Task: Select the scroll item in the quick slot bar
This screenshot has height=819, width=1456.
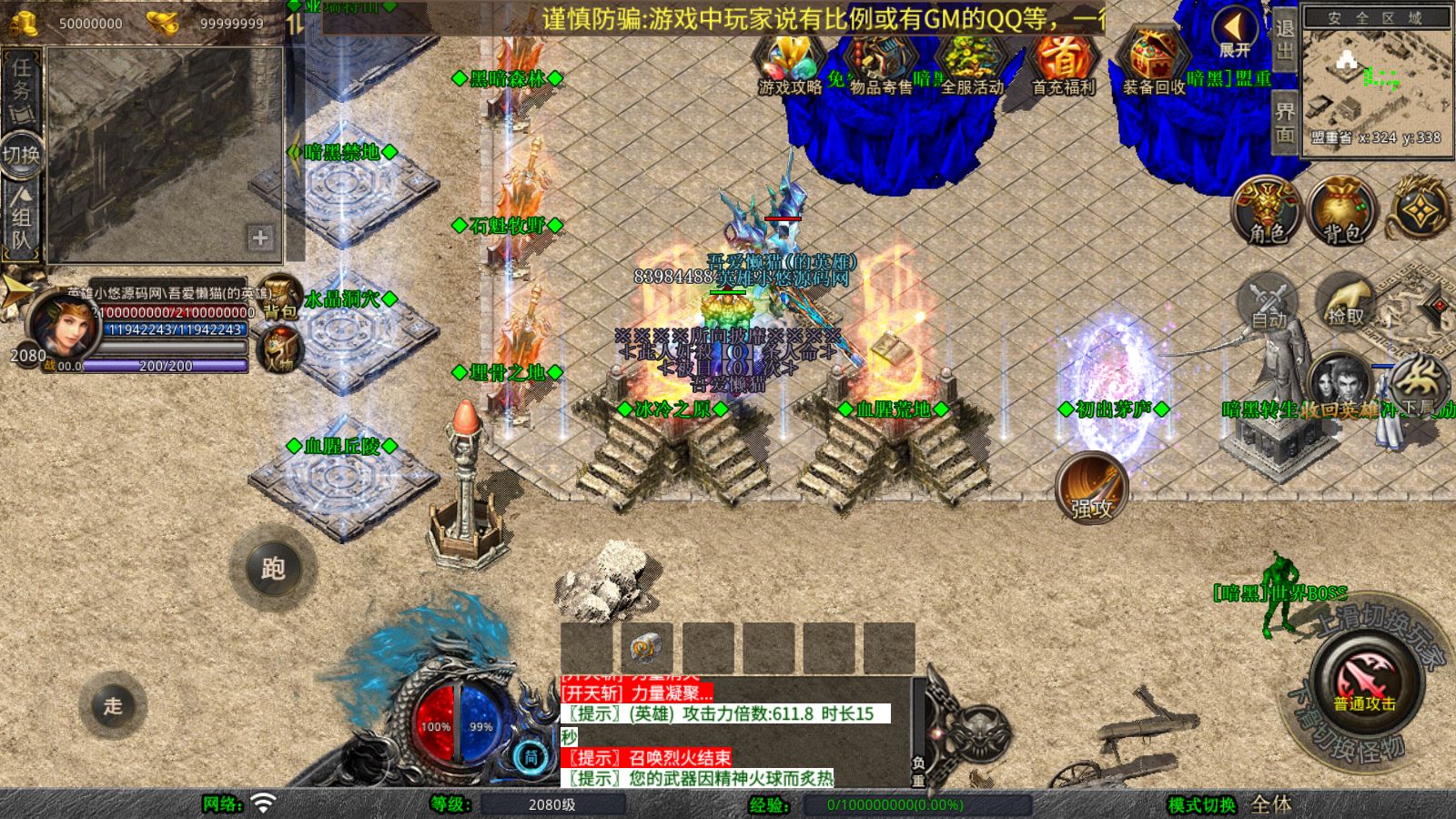Action: (x=647, y=648)
